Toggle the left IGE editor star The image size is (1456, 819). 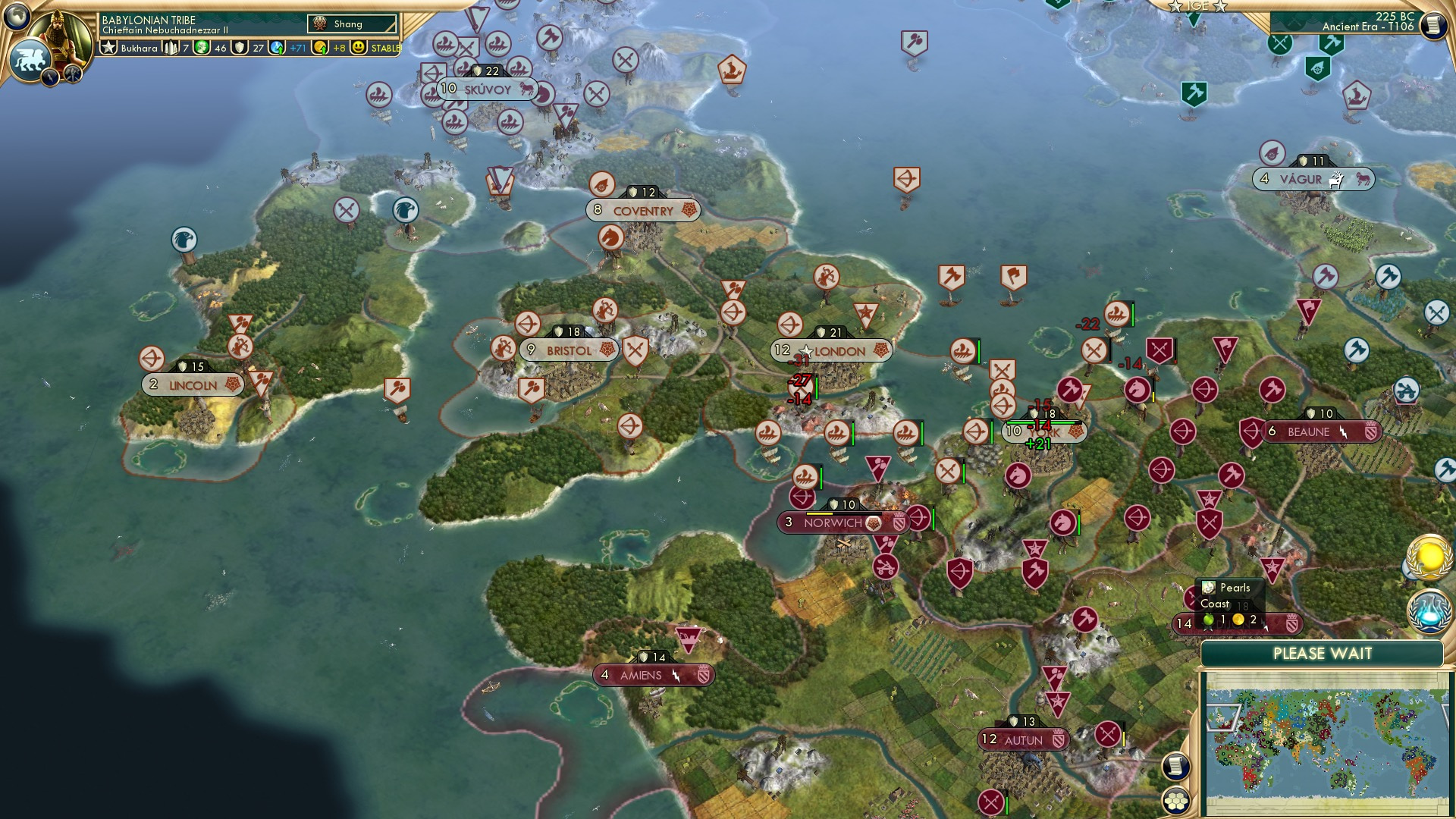click(1175, 5)
